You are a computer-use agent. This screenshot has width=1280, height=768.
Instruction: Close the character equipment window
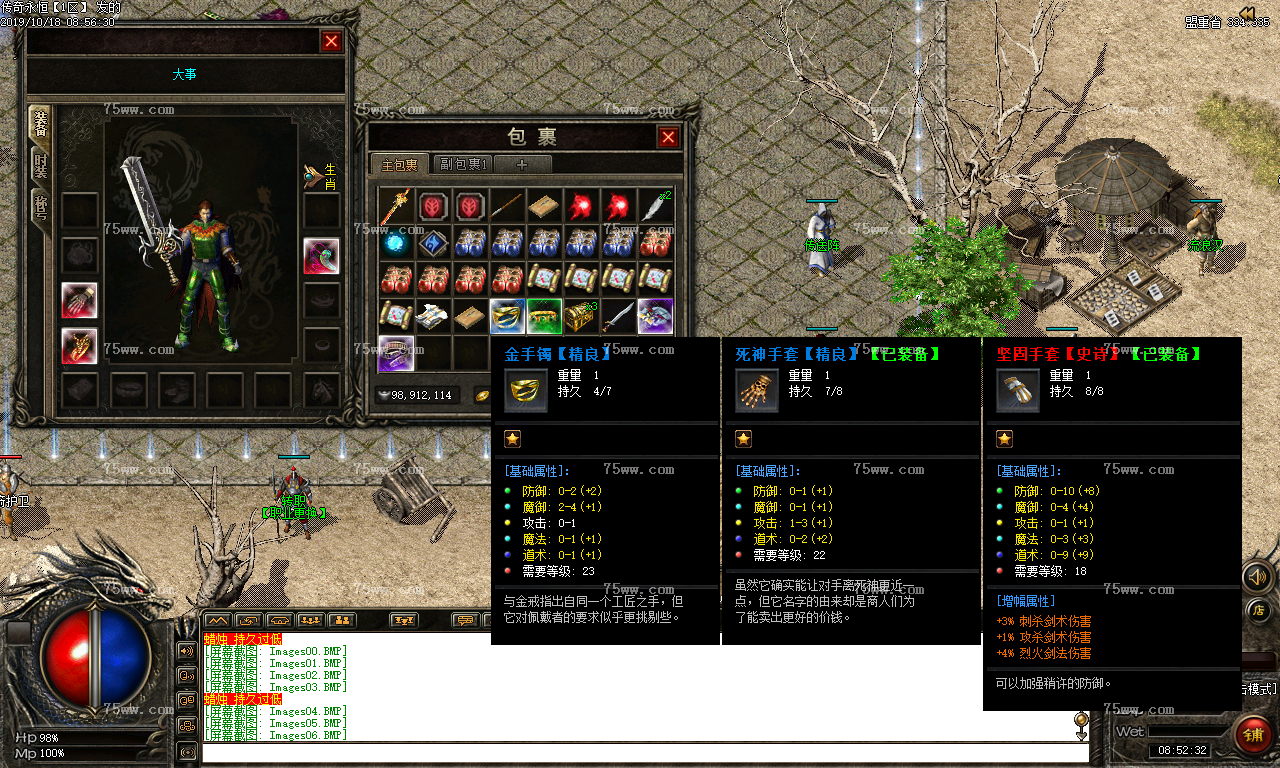tap(331, 41)
